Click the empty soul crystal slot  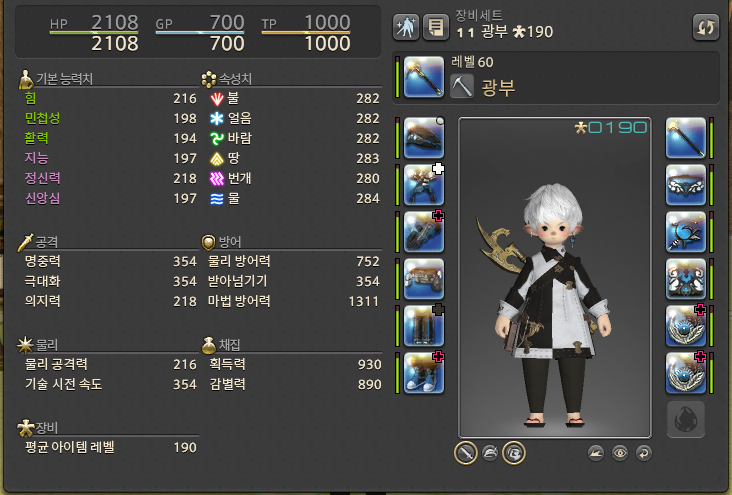[686, 420]
